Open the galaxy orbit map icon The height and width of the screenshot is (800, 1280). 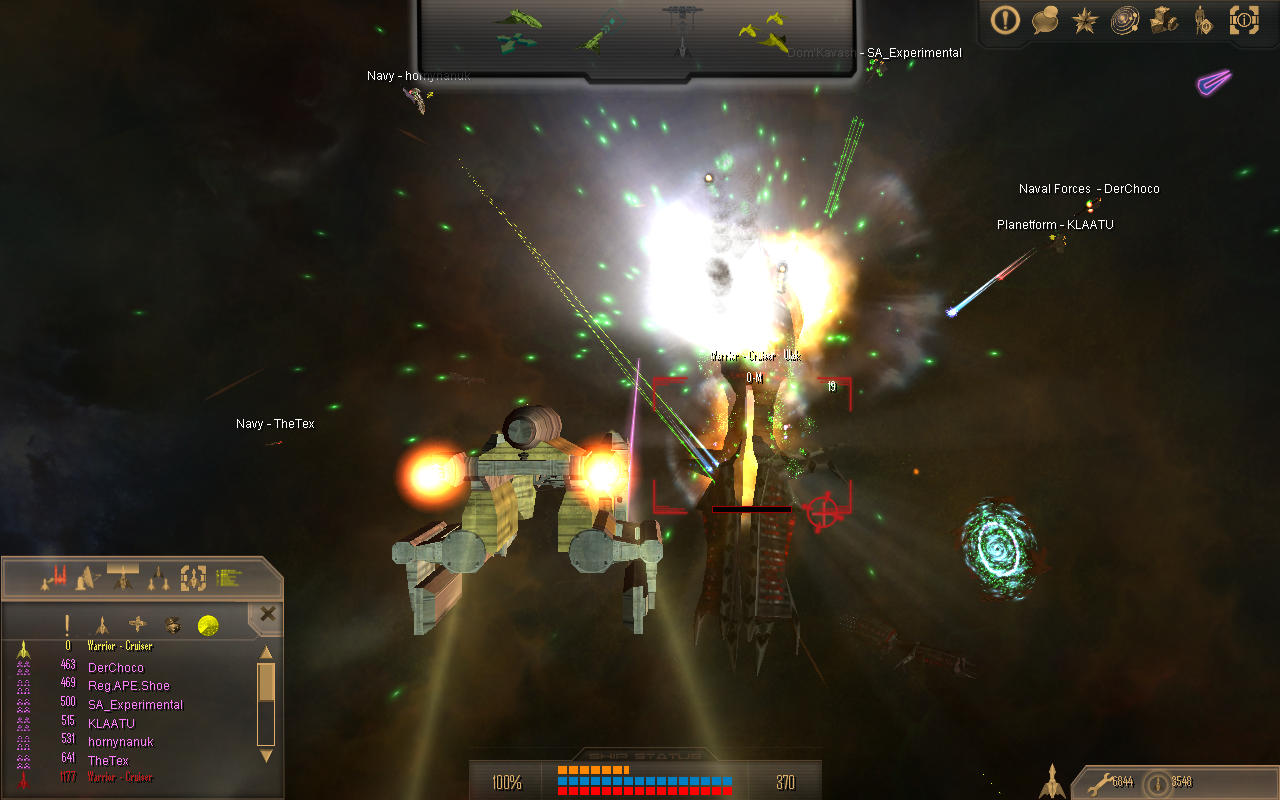pyautogui.click(x=1125, y=20)
